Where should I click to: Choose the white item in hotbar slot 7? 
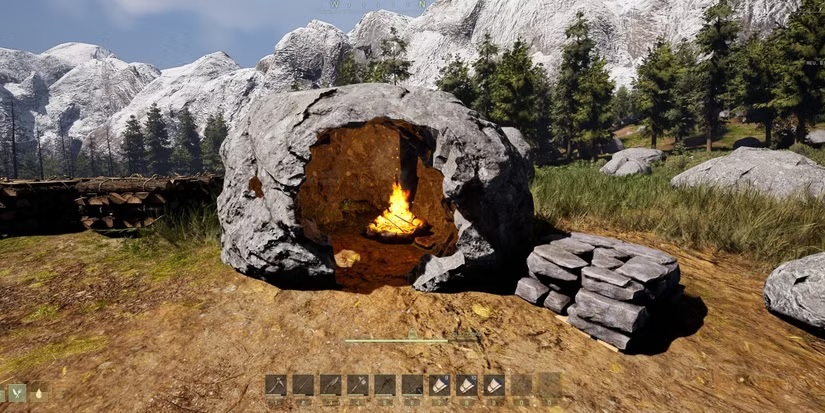point(439,385)
